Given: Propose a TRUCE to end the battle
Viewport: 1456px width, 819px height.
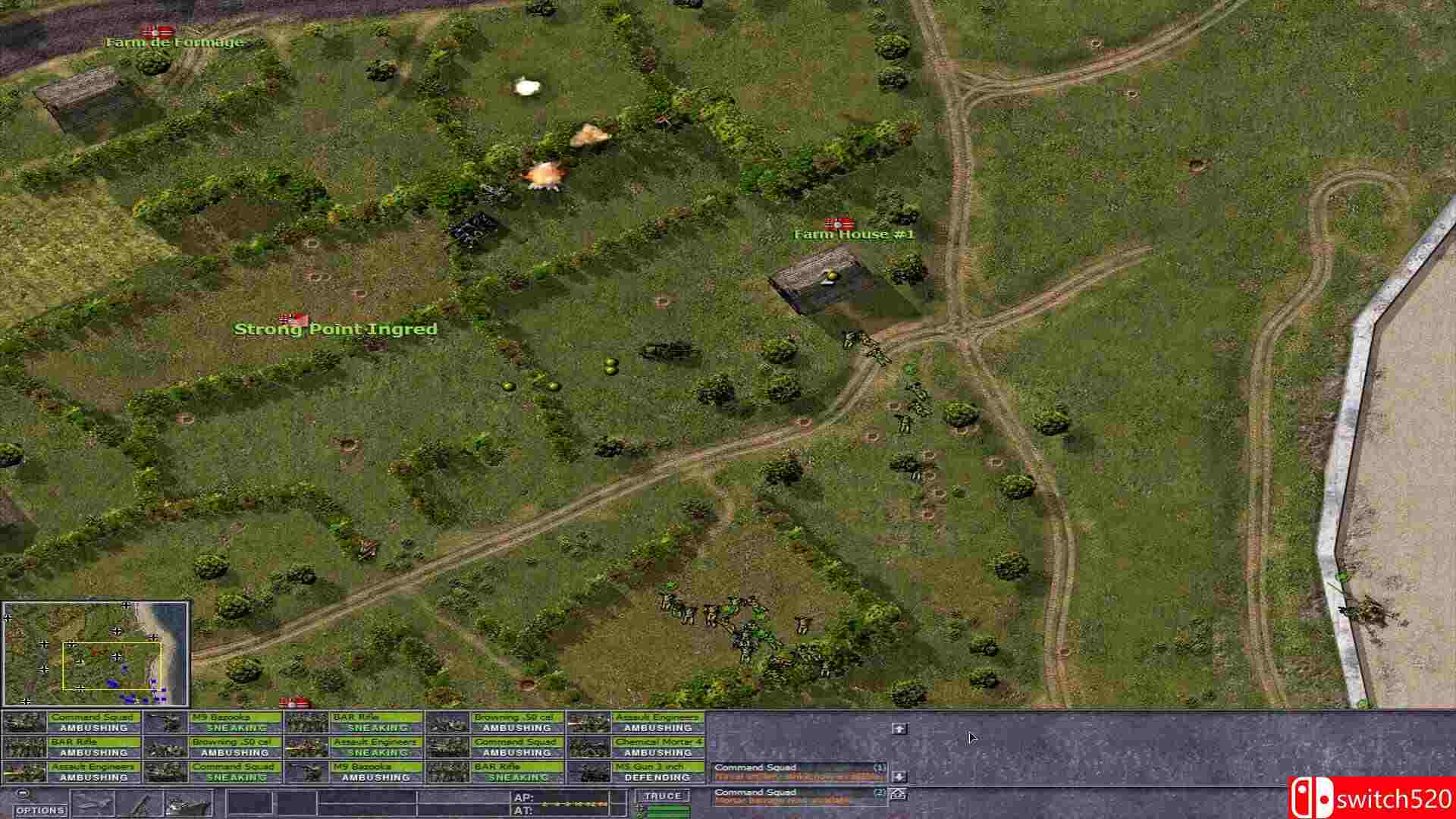Looking at the screenshot, I should (x=665, y=795).
